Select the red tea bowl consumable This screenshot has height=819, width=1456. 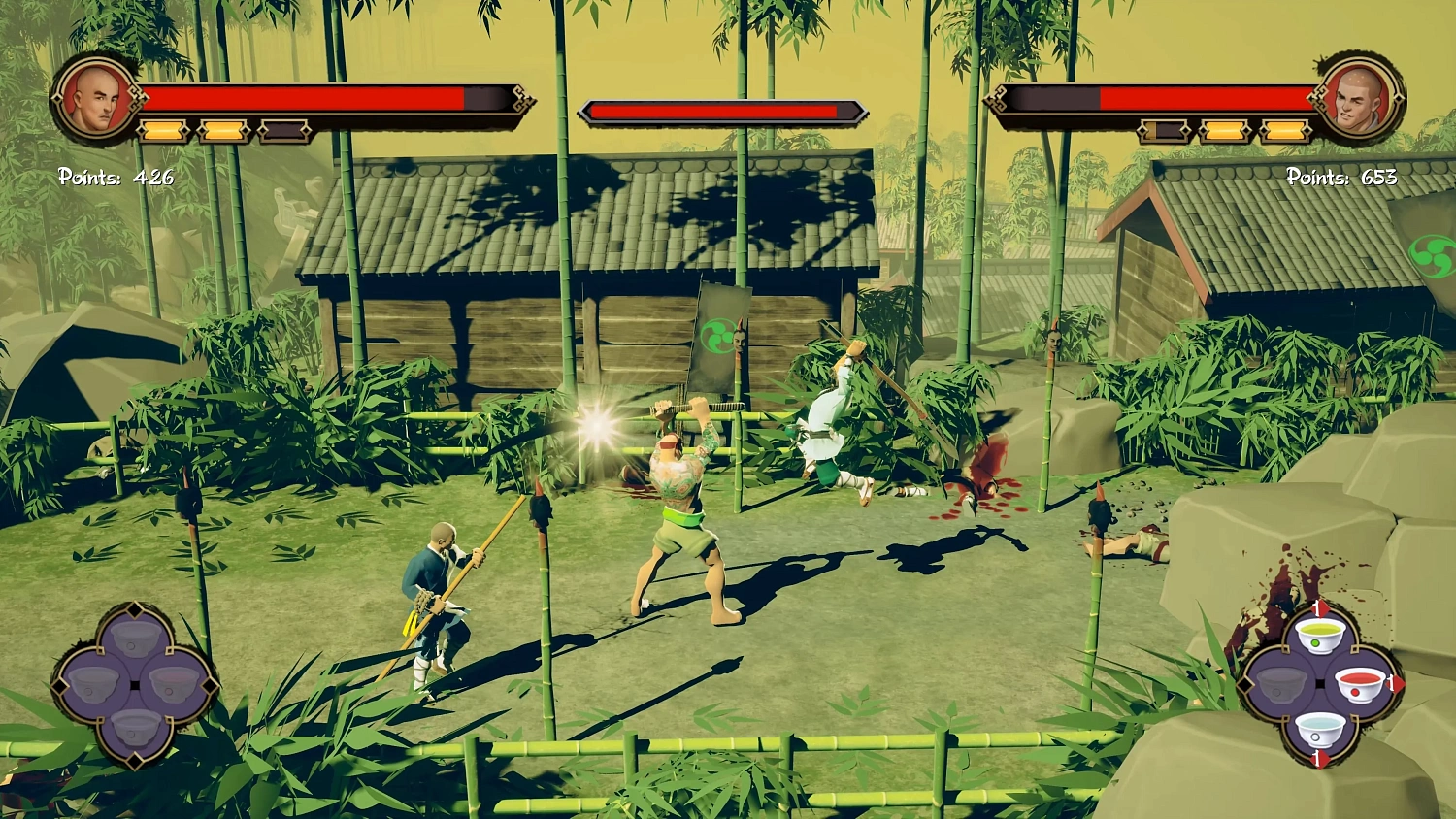click(x=1359, y=686)
